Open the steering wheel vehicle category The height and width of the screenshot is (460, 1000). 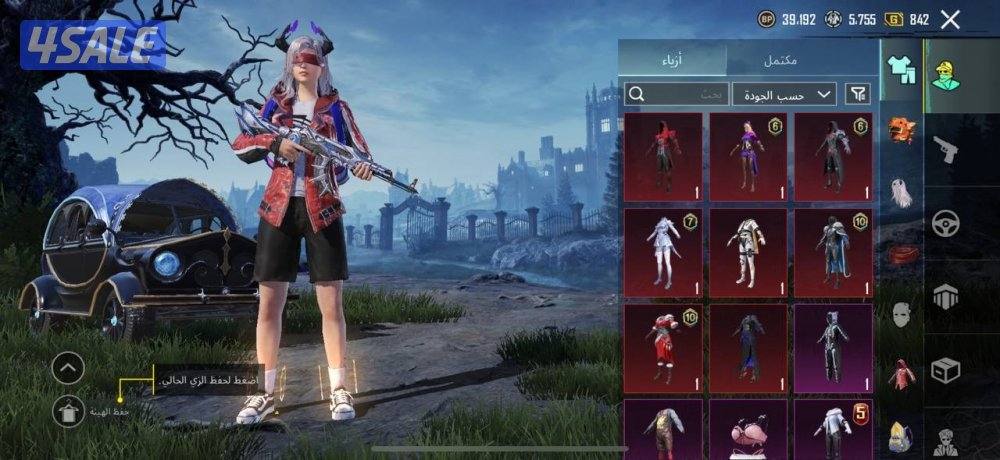click(945, 223)
